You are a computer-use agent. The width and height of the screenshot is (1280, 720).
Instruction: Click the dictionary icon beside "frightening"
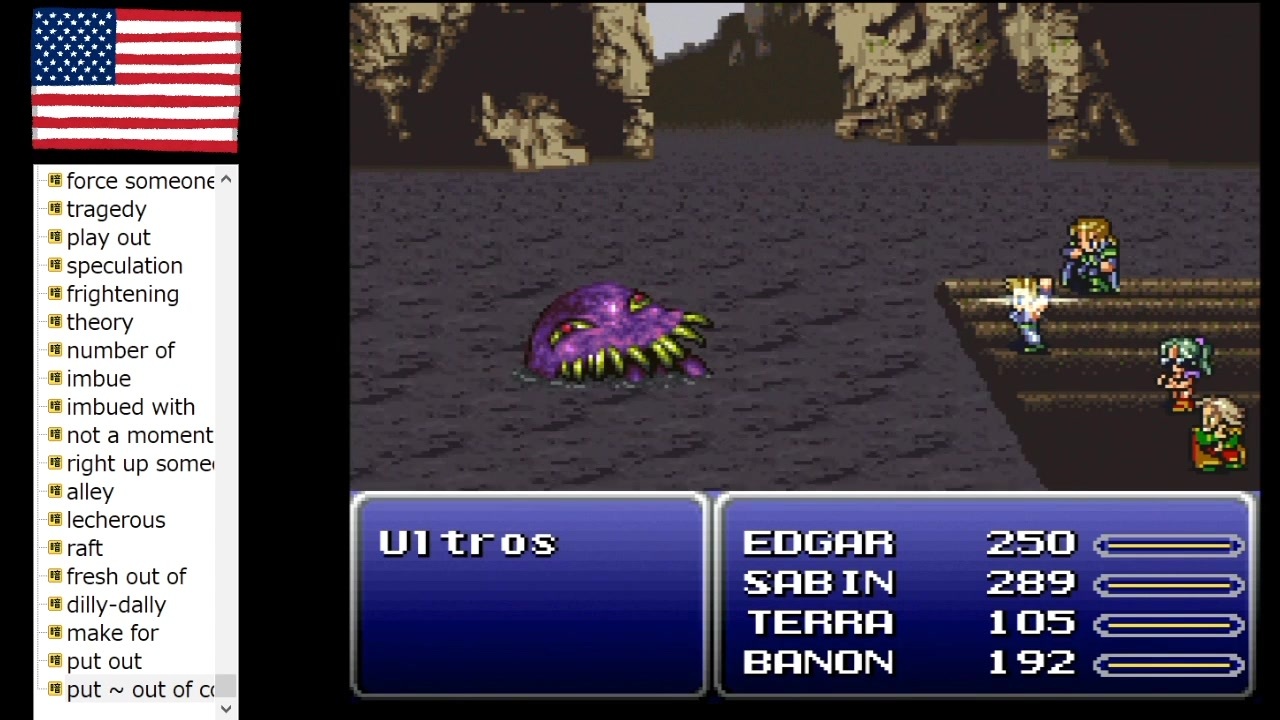(x=54, y=294)
